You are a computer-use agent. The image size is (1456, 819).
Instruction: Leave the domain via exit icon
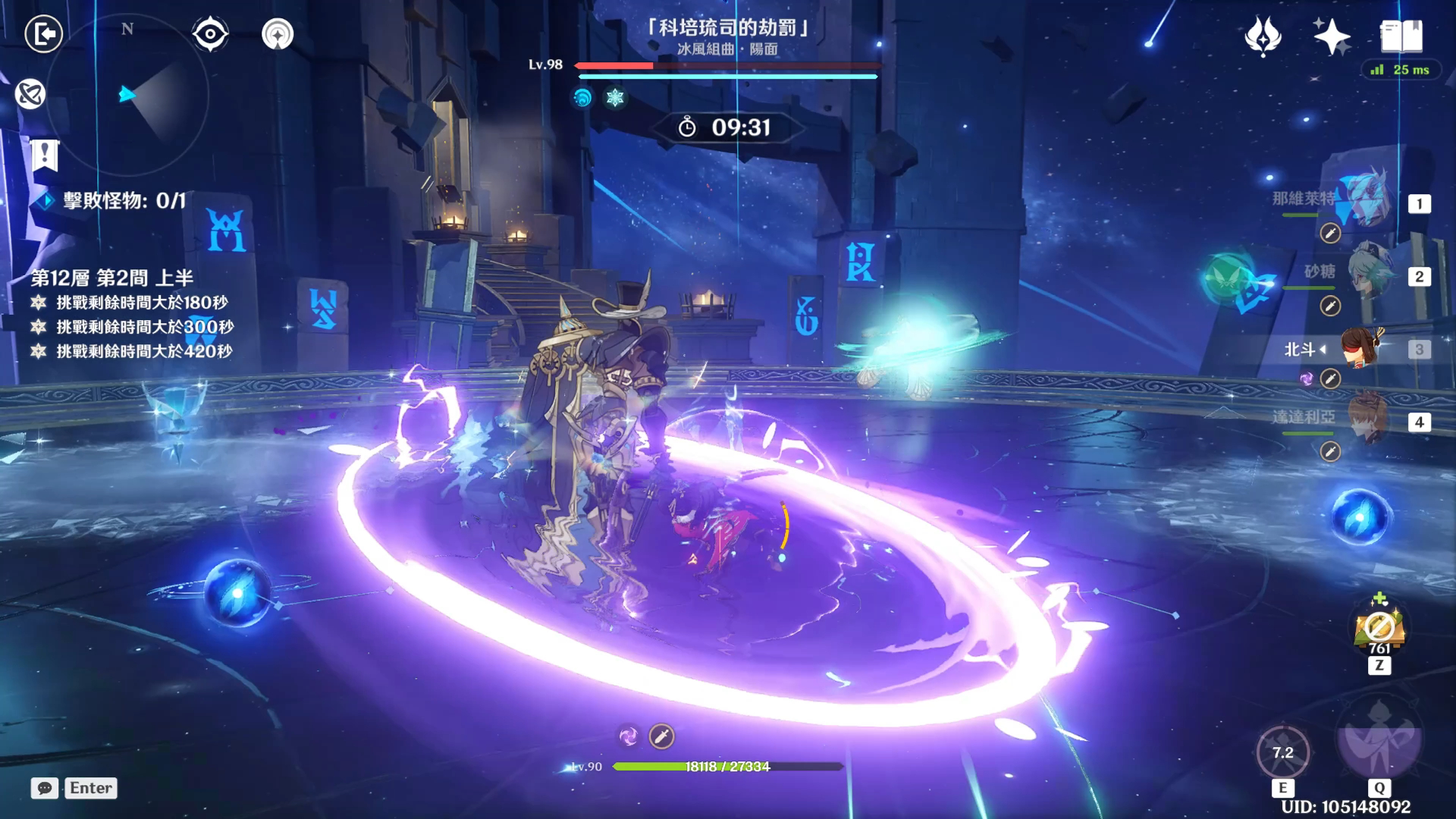pyautogui.click(x=43, y=34)
